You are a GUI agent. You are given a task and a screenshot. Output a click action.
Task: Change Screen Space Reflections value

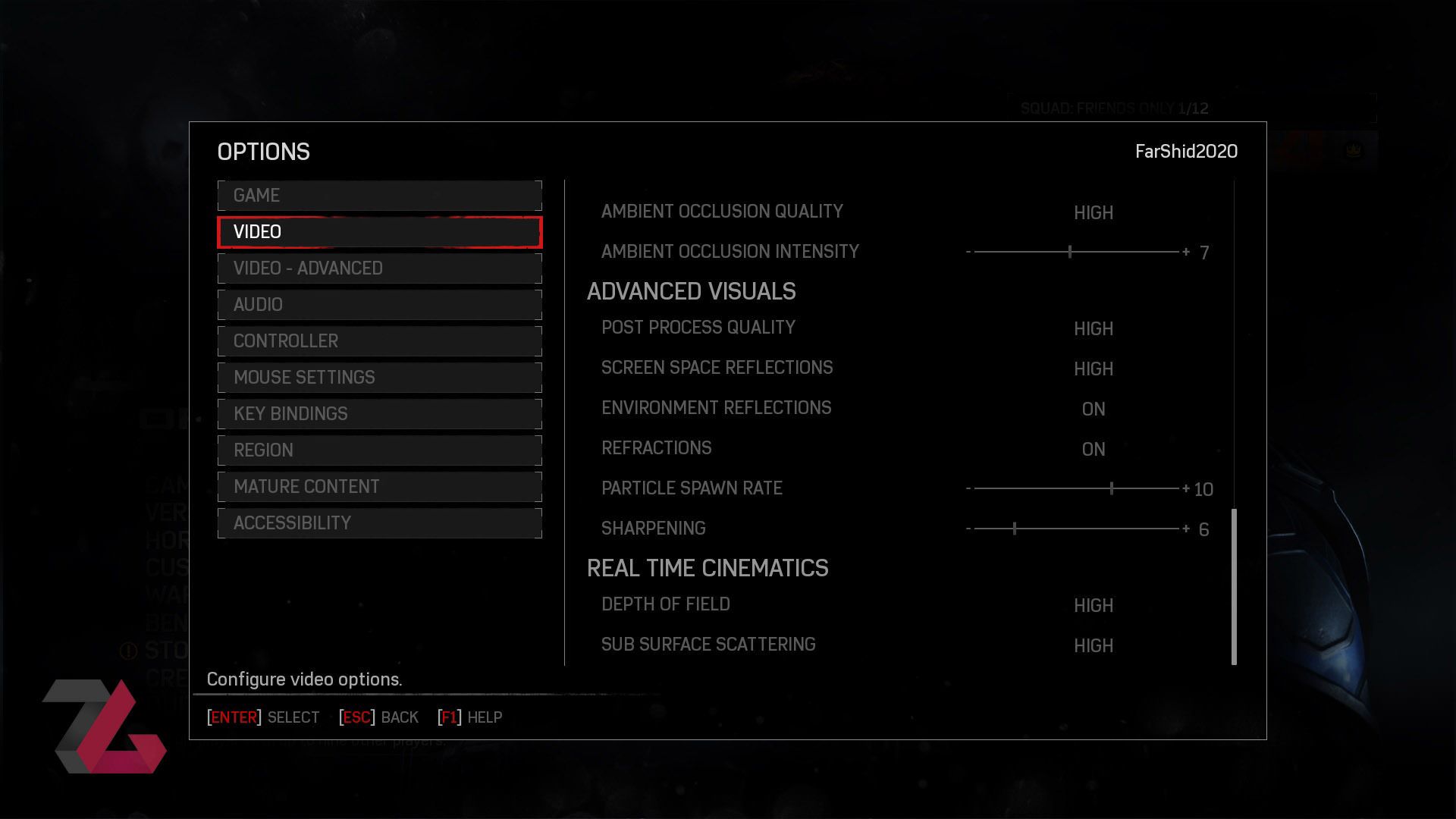[1093, 369]
